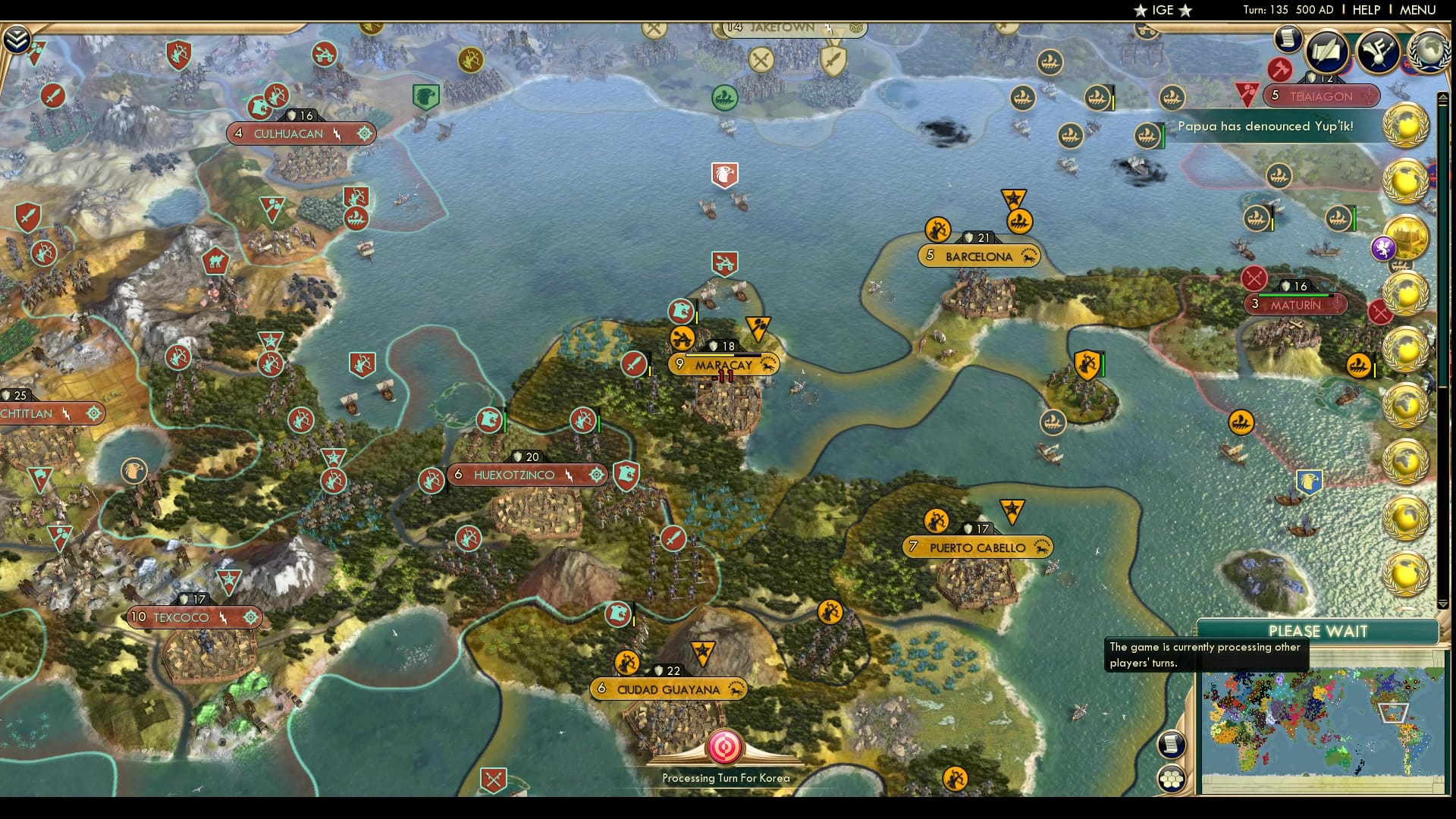The width and height of the screenshot is (1456, 819).
Task: Click the horse resource icon on Barcelona's banner
Action: tap(1028, 256)
